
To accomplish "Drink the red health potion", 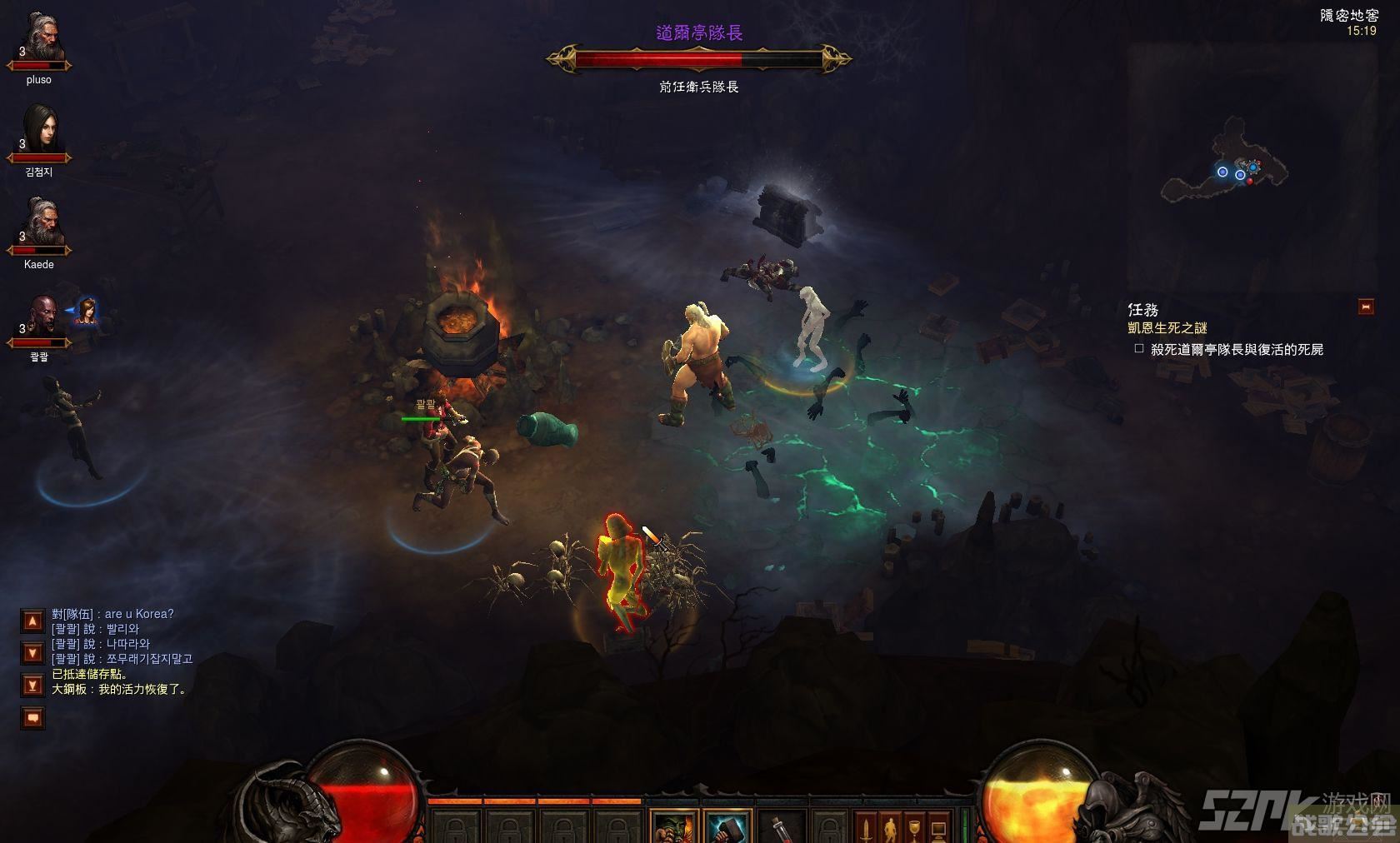I will (780, 827).
